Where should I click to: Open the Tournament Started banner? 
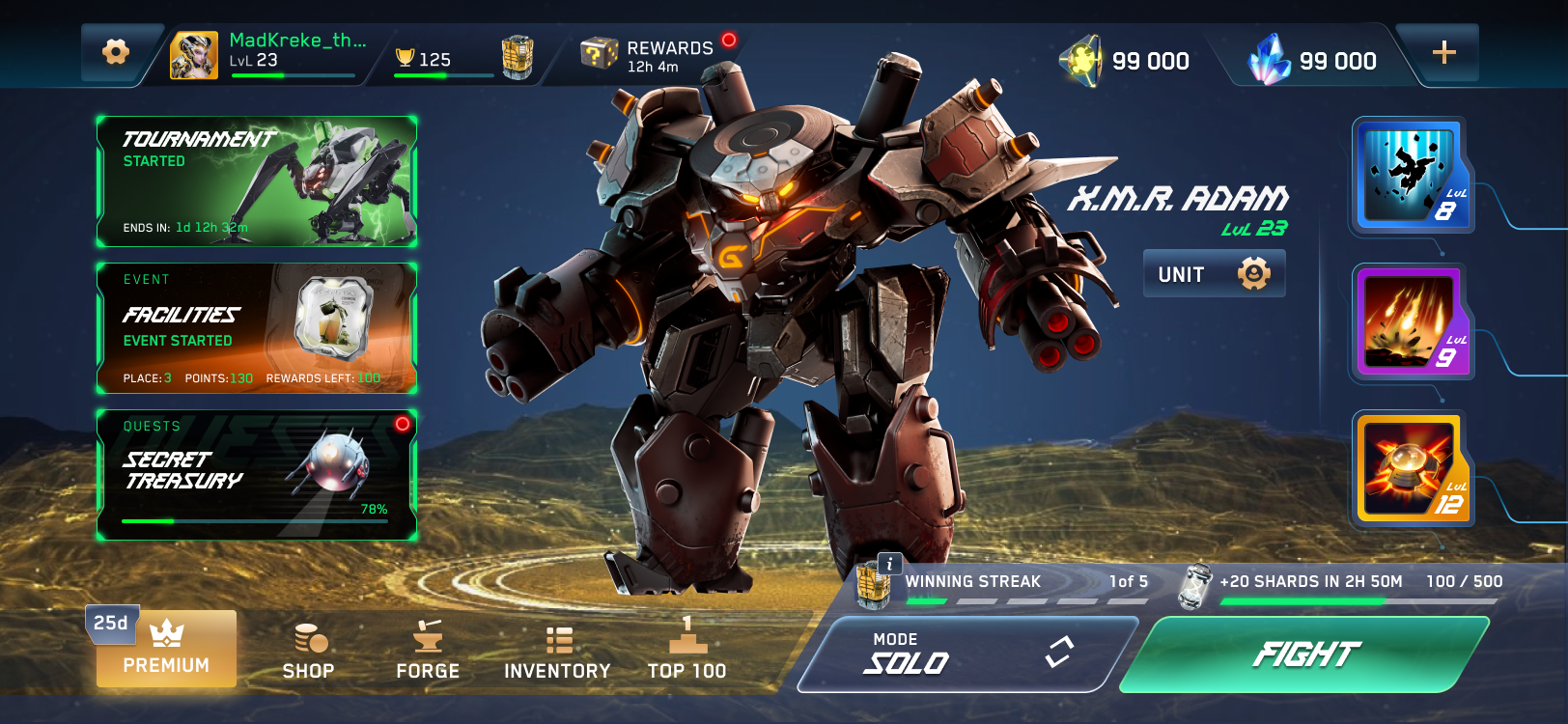pyautogui.click(x=257, y=181)
